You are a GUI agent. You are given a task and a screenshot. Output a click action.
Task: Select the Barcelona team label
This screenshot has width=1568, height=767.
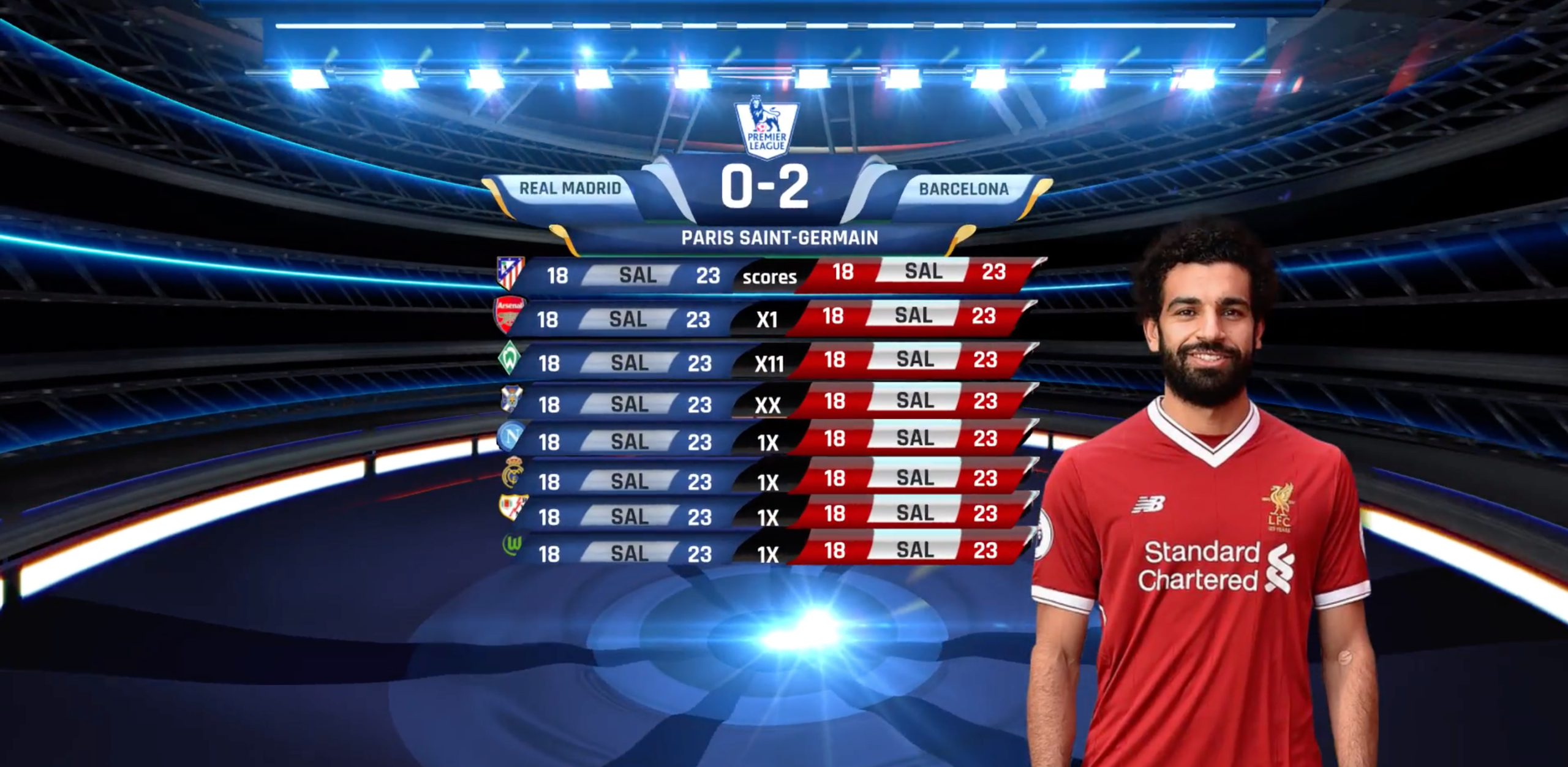coord(963,189)
